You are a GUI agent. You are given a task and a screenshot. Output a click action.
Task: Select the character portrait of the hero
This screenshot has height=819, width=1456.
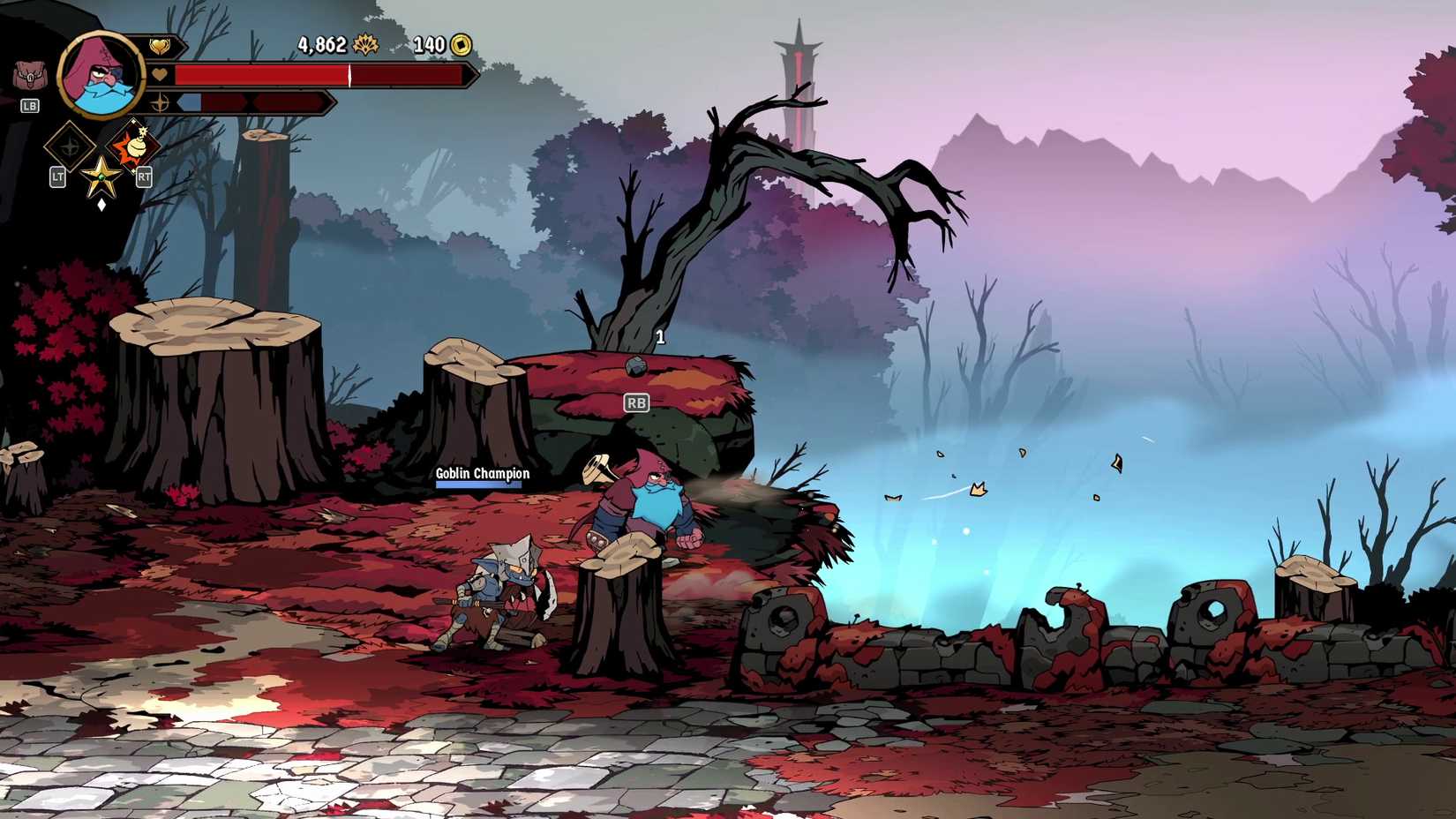click(x=100, y=73)
